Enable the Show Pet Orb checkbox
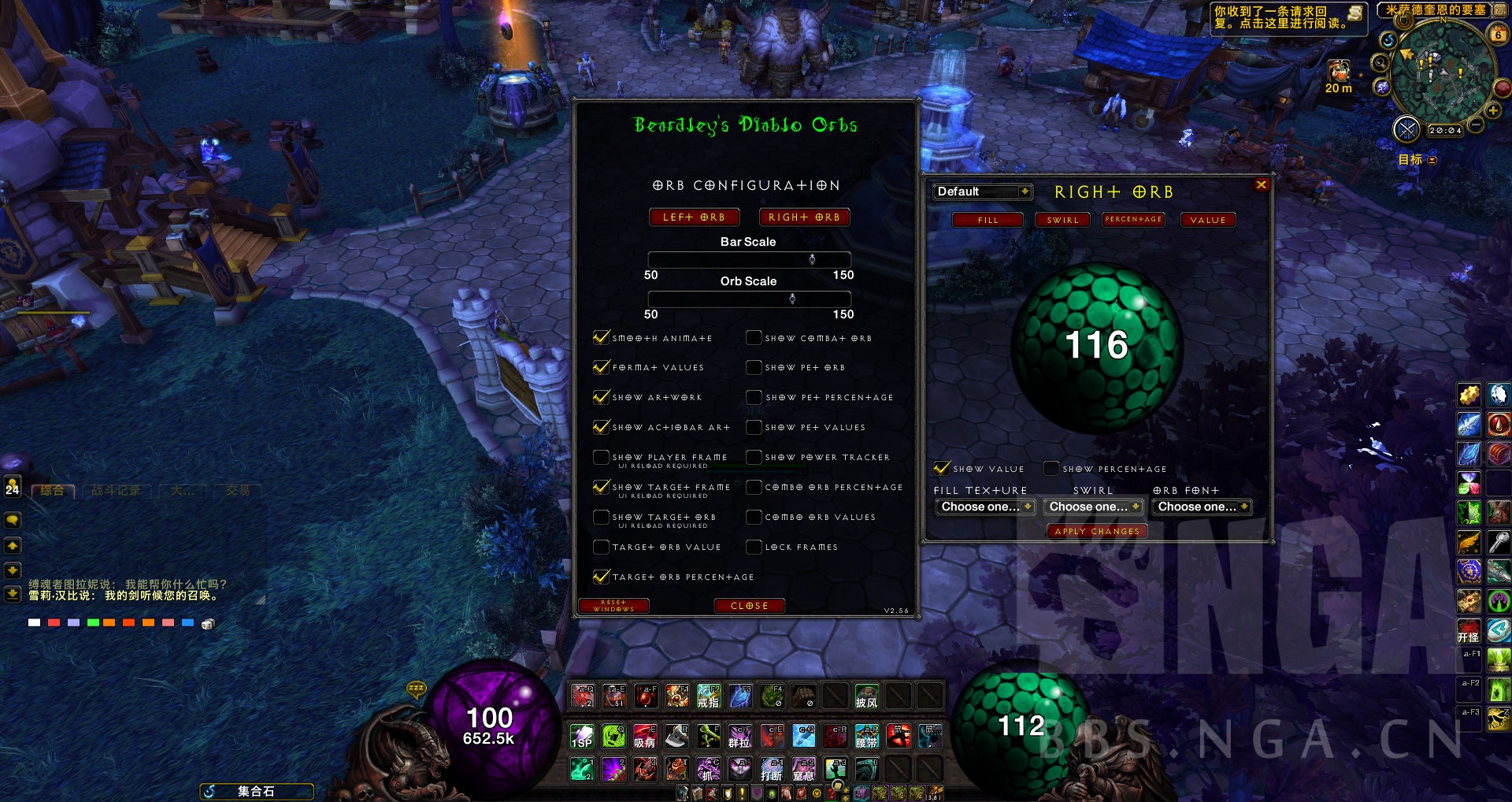1512x802 pixels. point(754,367)
